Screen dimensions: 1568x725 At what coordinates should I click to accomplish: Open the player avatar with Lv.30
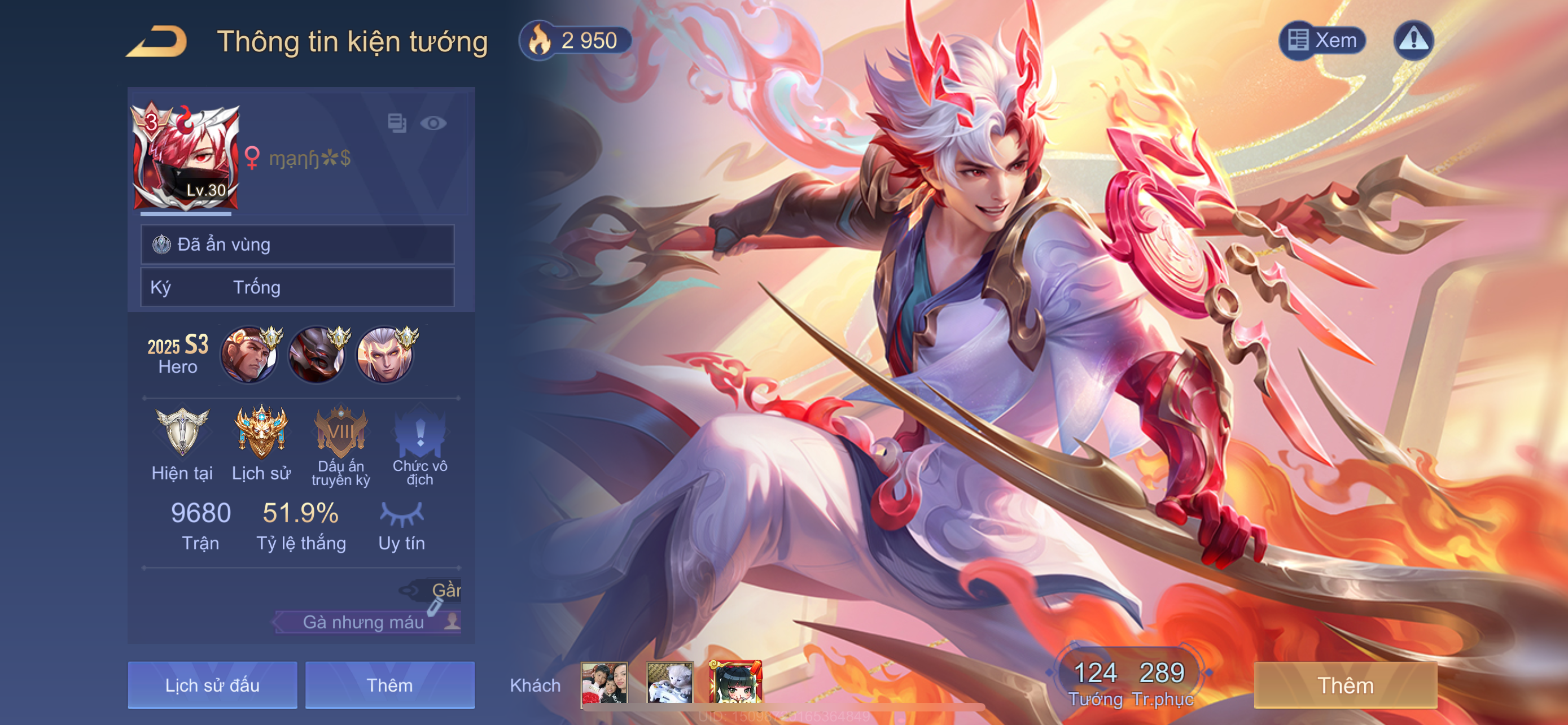pos(186,158)
